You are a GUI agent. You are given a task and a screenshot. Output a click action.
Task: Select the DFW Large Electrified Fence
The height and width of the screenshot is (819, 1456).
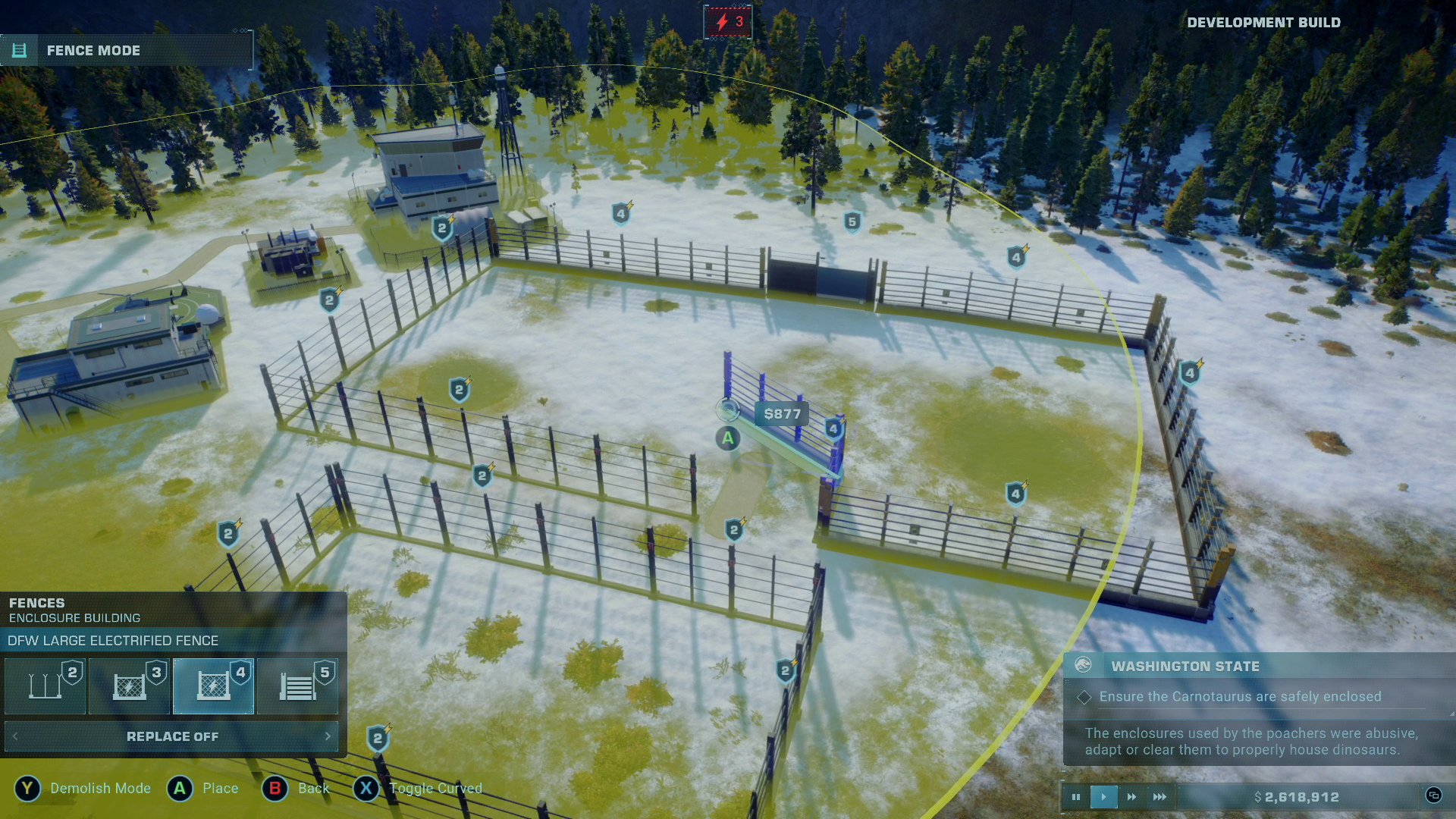coord(214,685)
